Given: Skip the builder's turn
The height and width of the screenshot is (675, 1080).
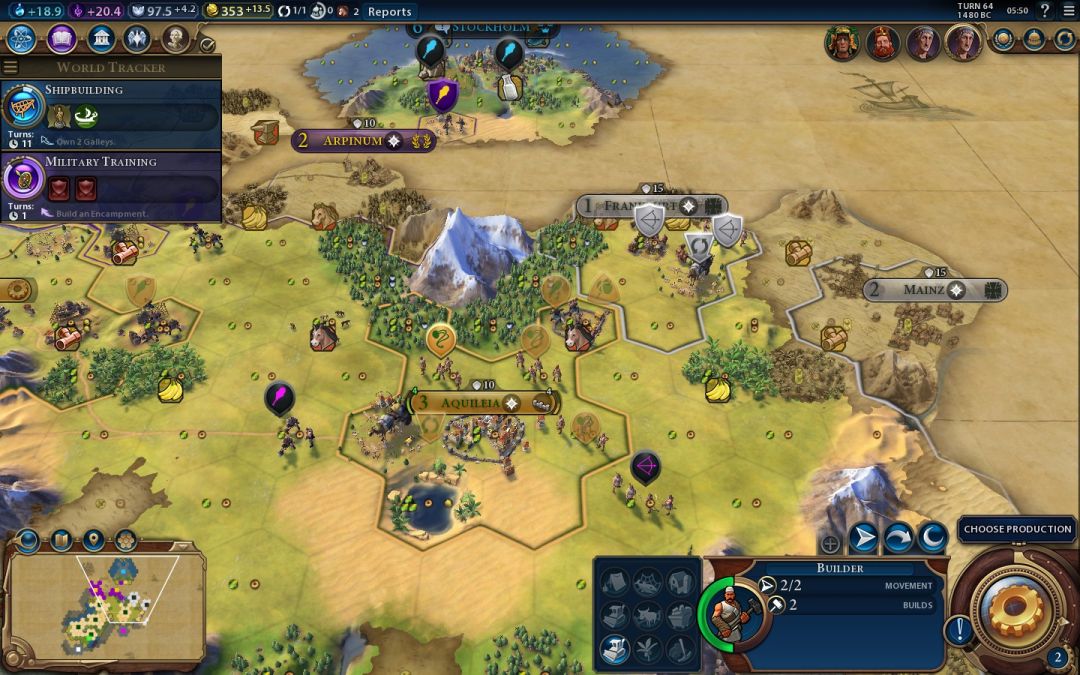Looking at the screenshot, I should coord(898,539).
